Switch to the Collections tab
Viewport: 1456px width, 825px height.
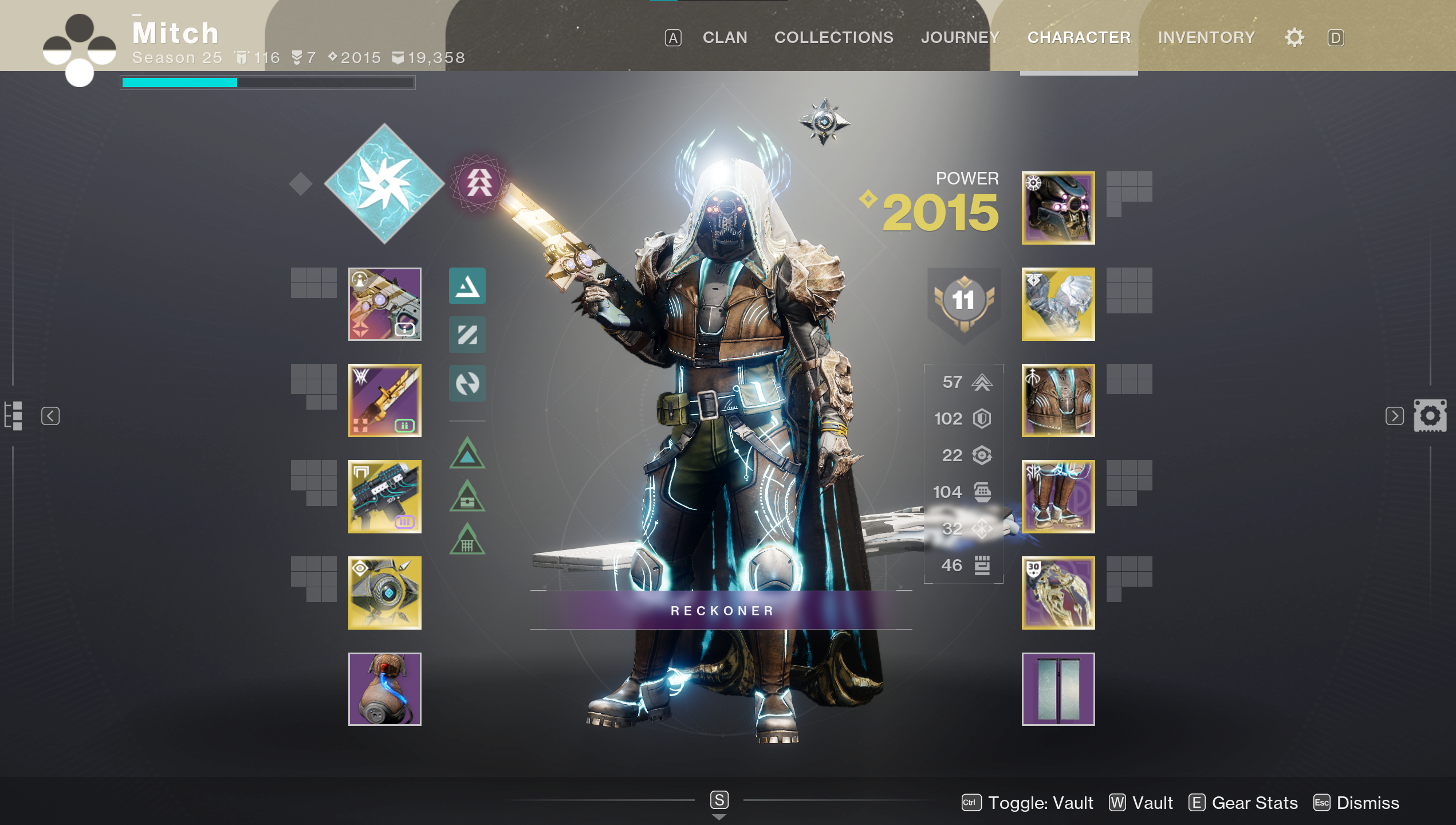pyautogui.click(x=833, y=38)
